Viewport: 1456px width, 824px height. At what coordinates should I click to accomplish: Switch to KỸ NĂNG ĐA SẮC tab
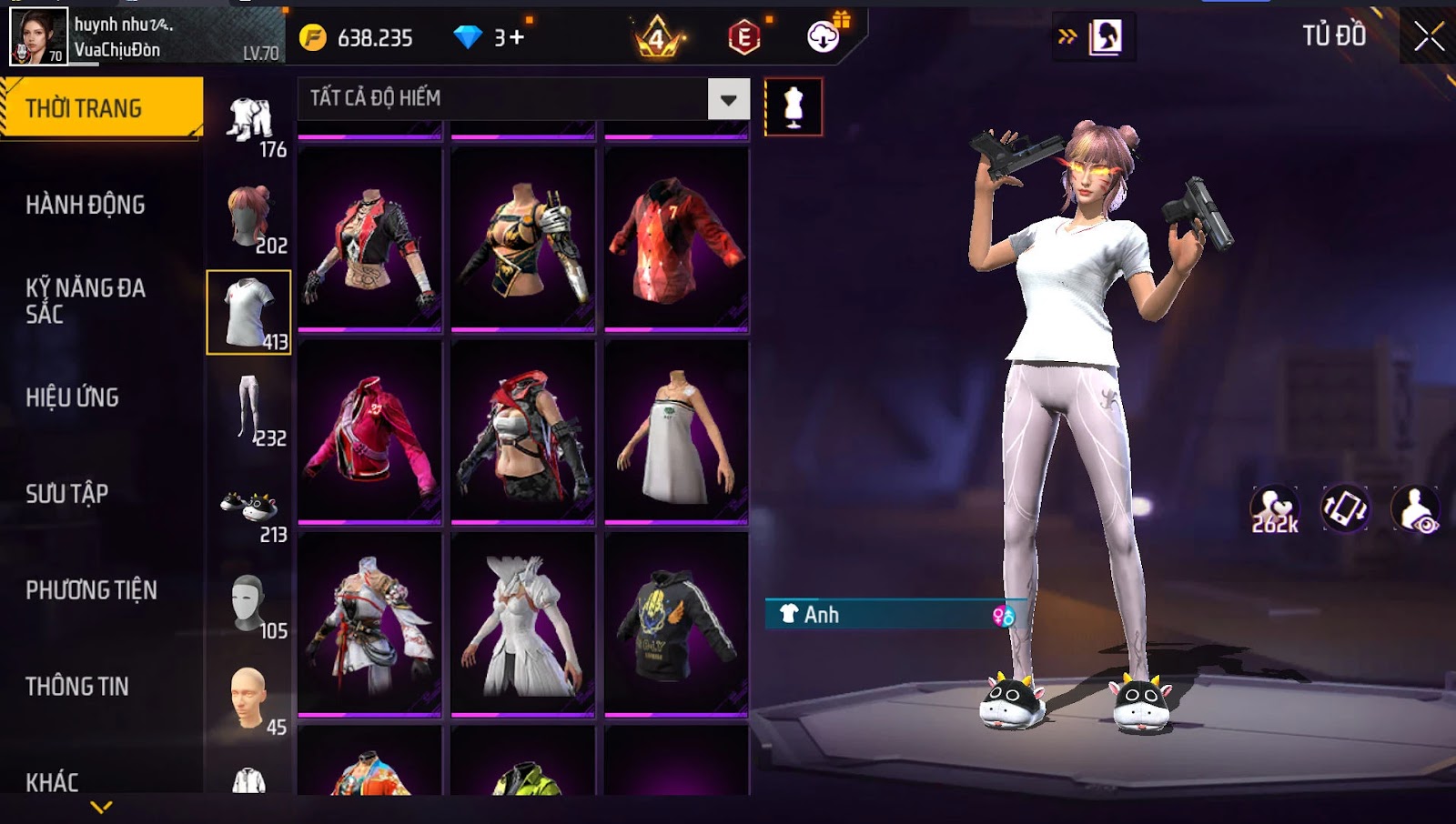pyautogui.click(x=86, y=301)
